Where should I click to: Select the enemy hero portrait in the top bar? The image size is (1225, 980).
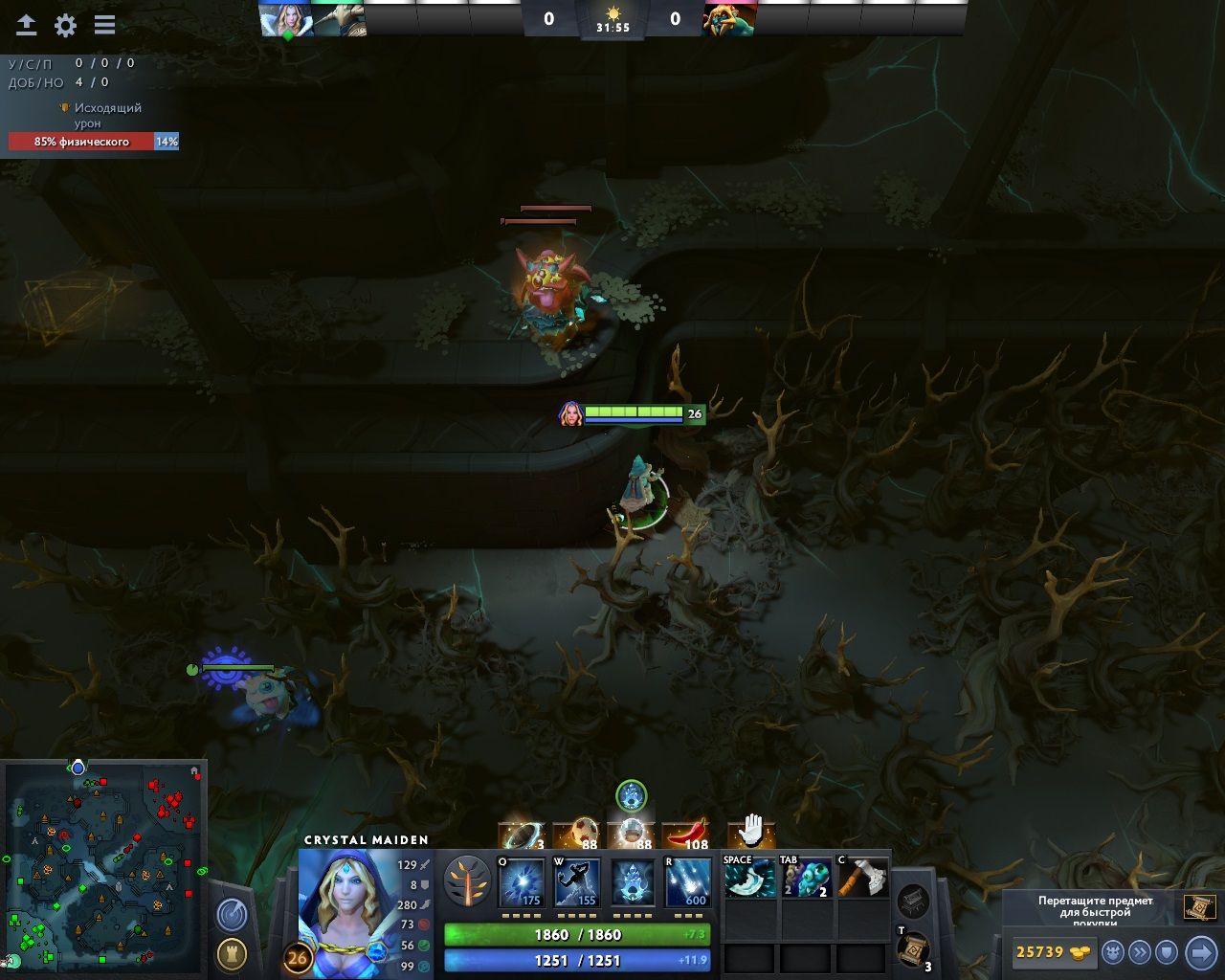coord(729,19)
